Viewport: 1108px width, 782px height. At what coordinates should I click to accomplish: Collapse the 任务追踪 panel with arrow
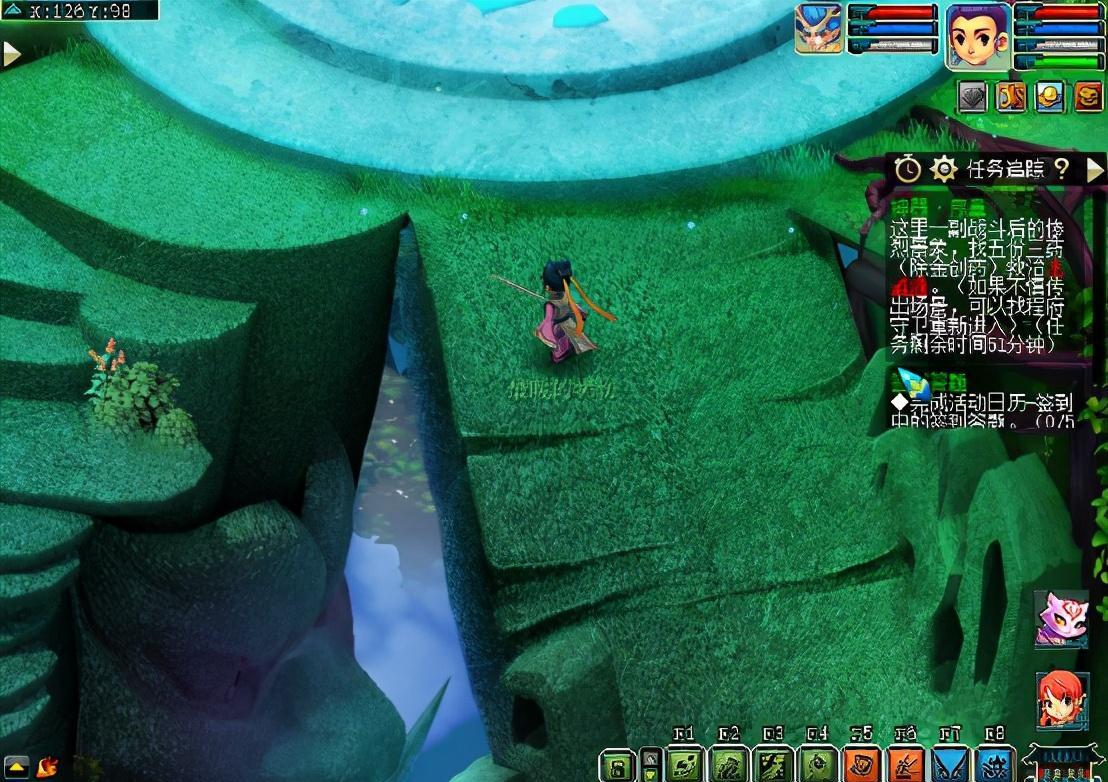point(1095,169)
